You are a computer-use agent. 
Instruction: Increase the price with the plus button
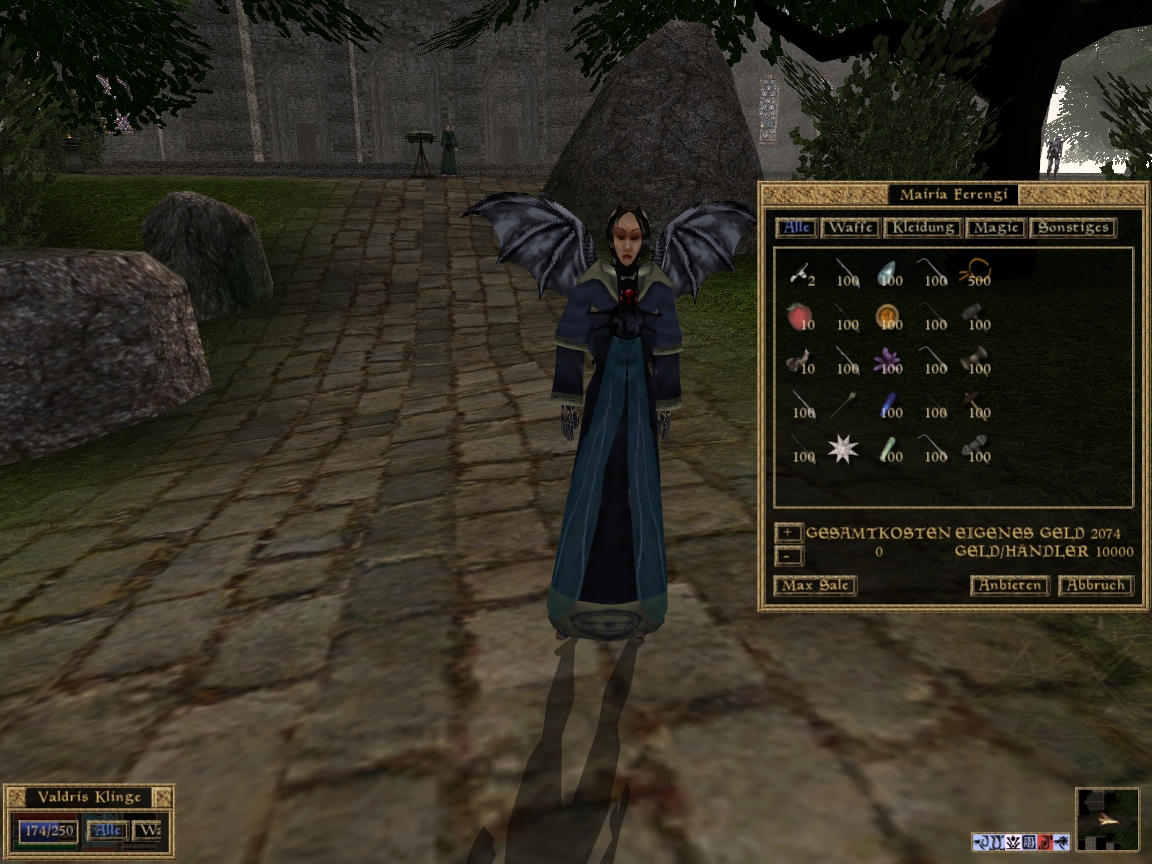click(788, 533)
